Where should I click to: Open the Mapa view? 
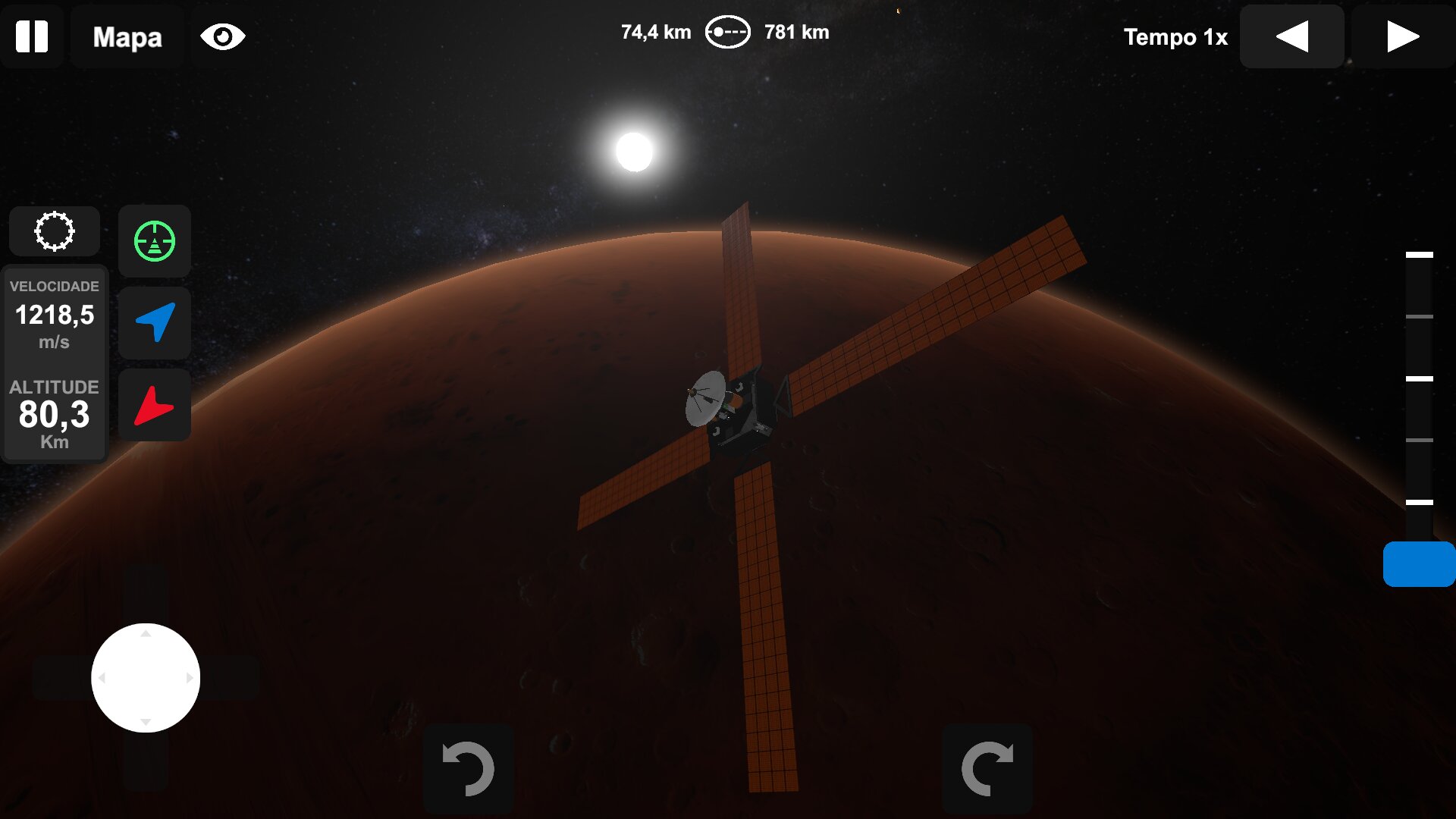(127, 36)
